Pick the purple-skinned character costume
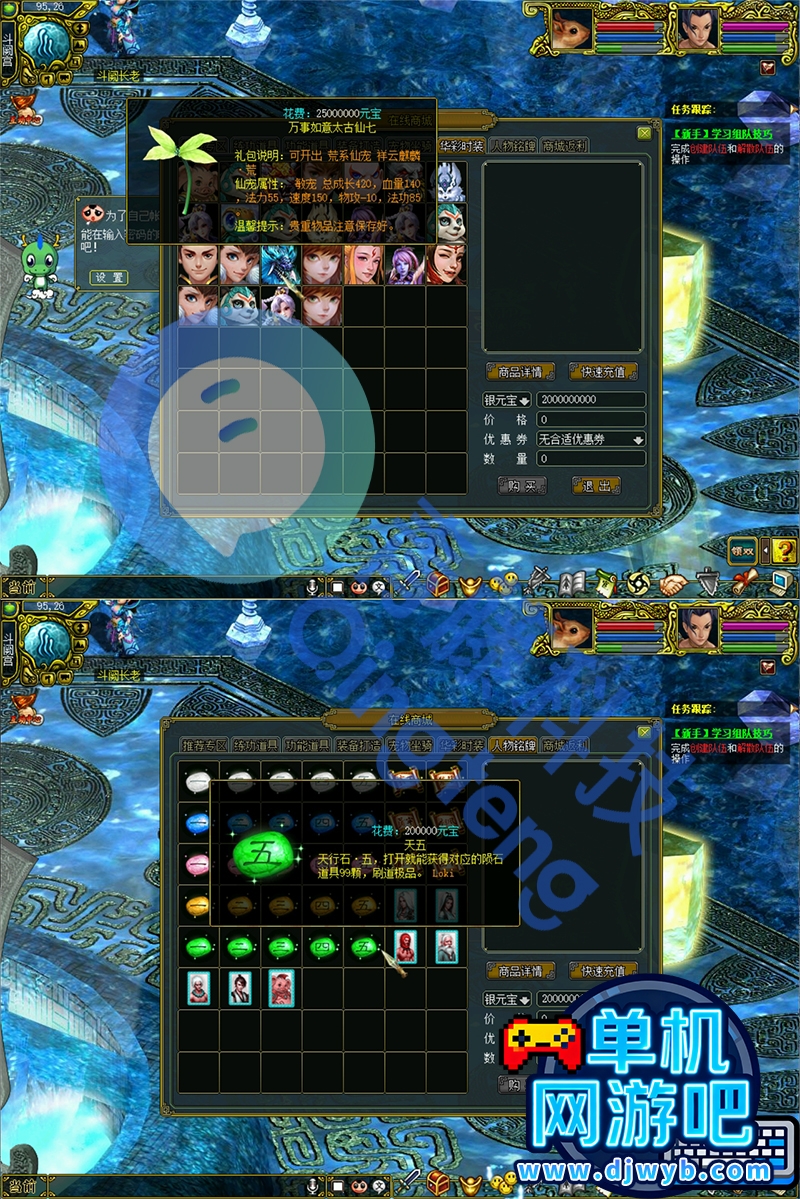The image size is (800, 1199). 405,265
